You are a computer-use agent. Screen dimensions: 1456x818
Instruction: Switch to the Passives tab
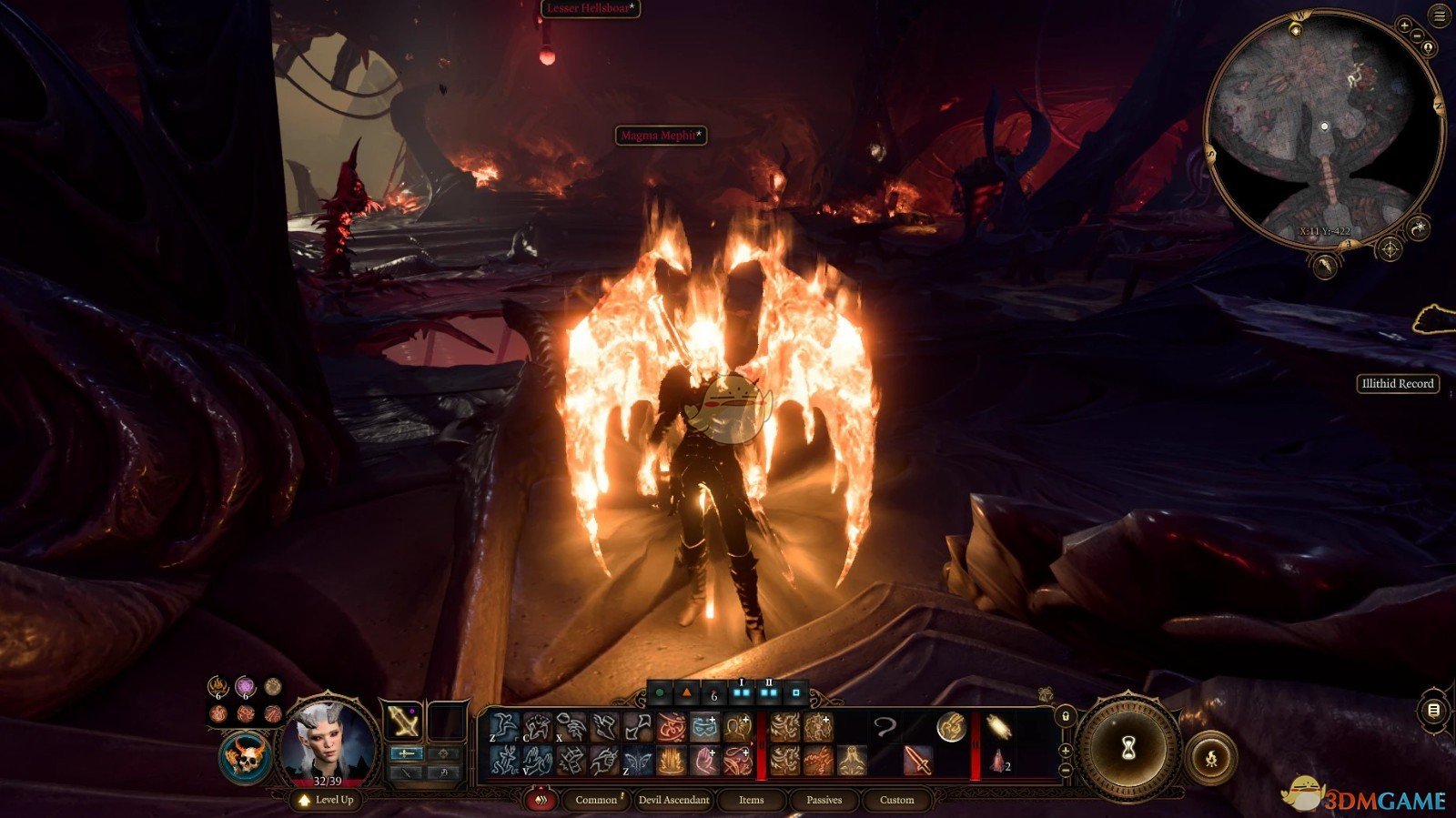[824, 800]
